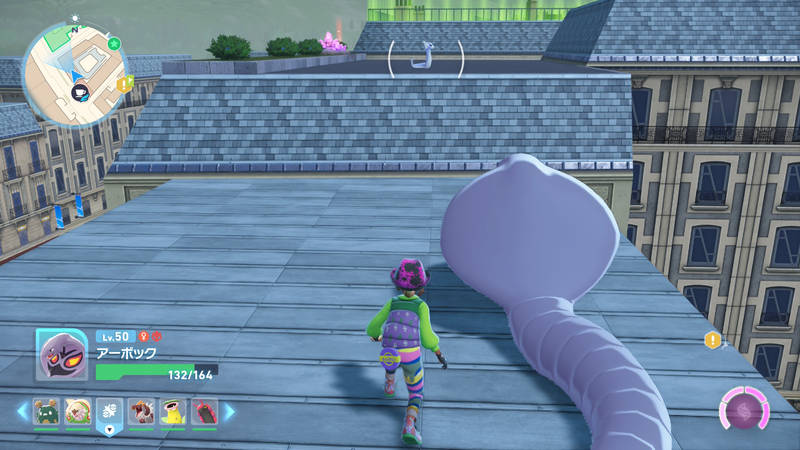The image size is (800, 450).
Task: Choose the green cactus Pokémon party slot
Action: [45, 411]
